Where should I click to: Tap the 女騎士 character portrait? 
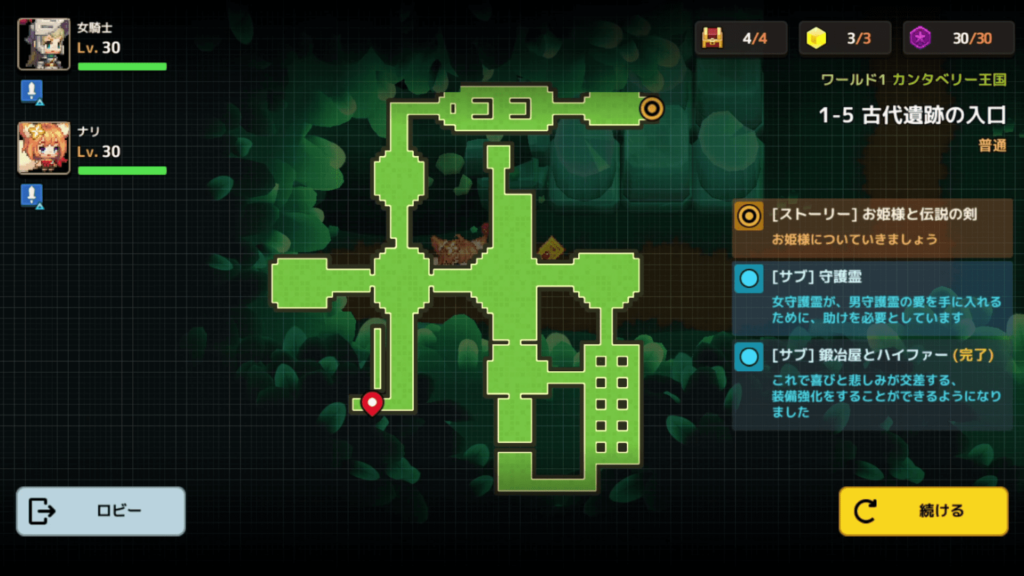tap(44, 44)
